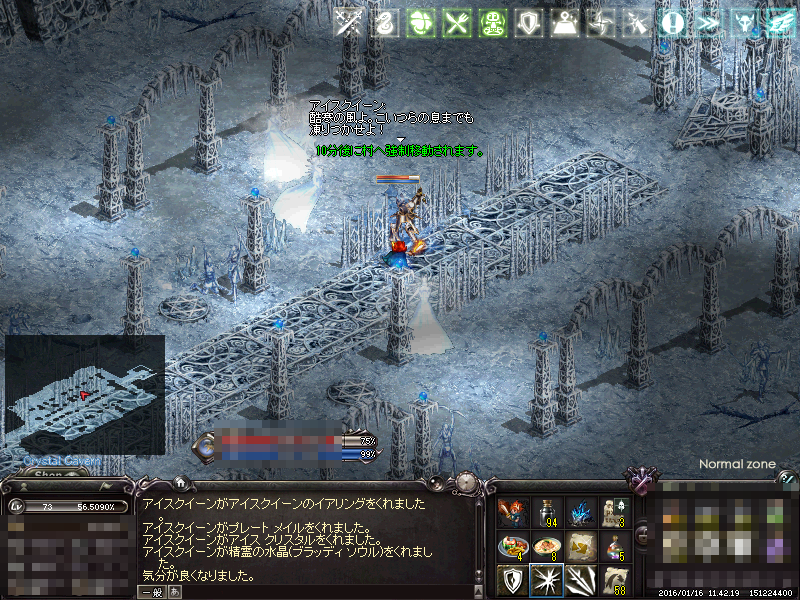The height and width of the screenshot is (600, 800).
Task: Open the Shop button
Action: tap(50, 475)
